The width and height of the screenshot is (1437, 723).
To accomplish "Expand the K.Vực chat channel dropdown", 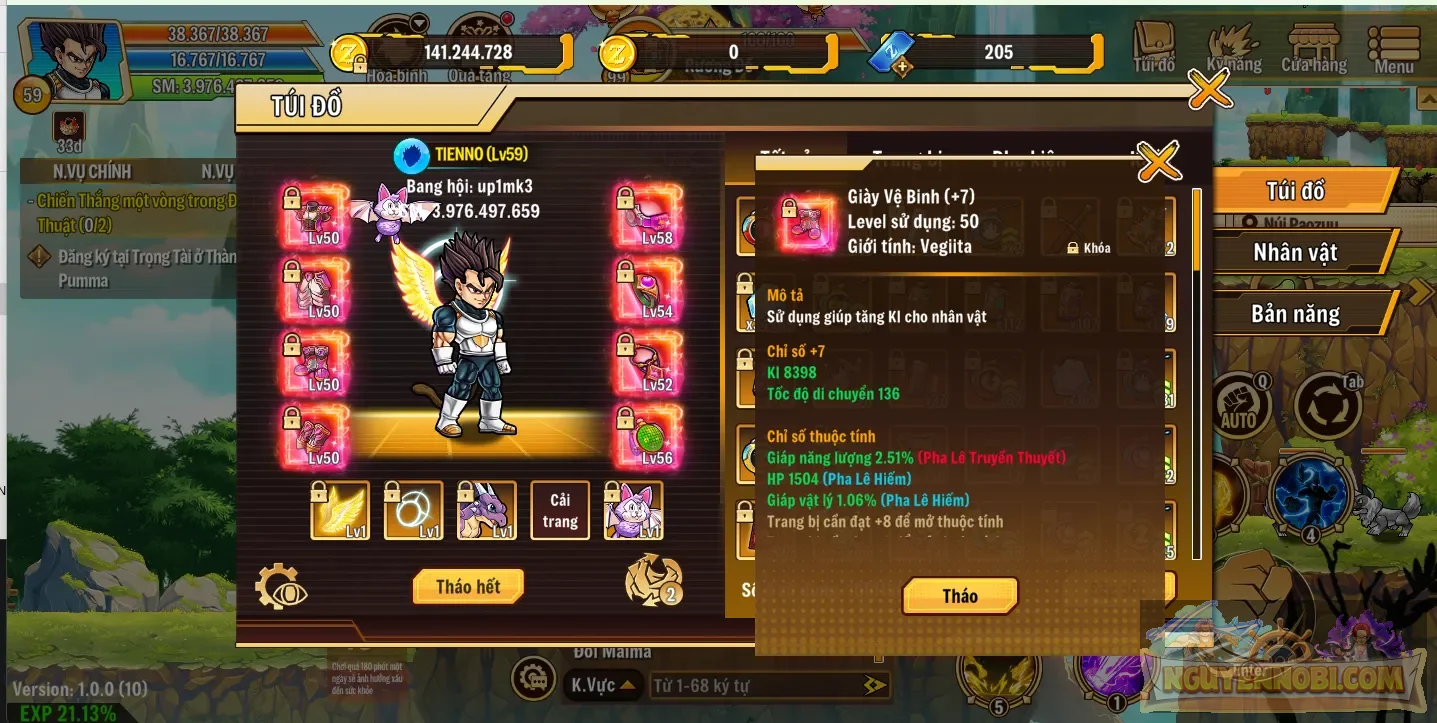I will [601, 686].
